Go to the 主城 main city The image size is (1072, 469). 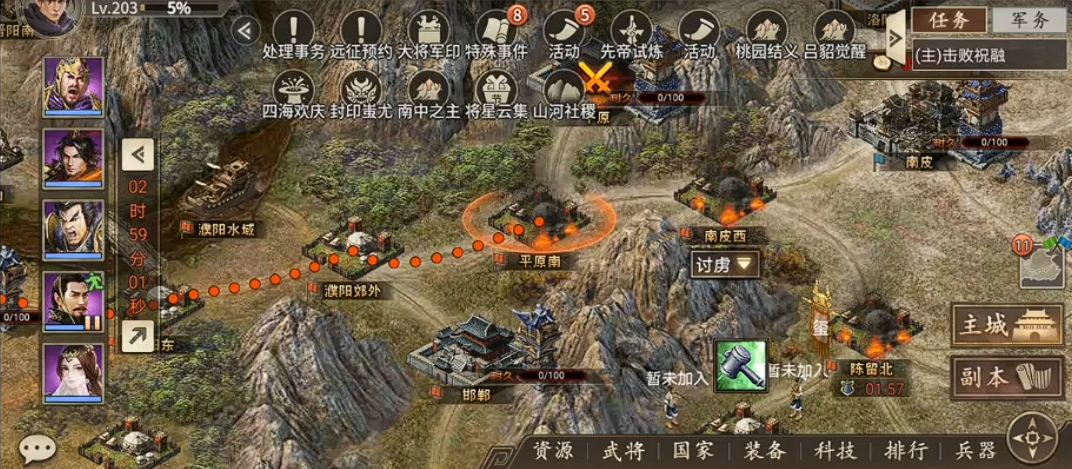pyautogui.click(x=1006, y=325)
